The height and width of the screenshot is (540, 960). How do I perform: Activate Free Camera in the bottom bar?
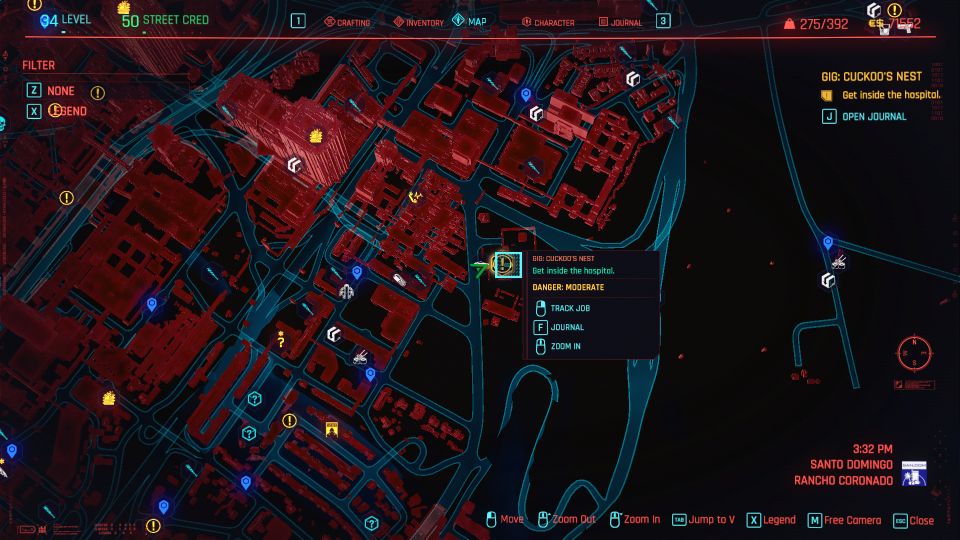click(846, 520)
